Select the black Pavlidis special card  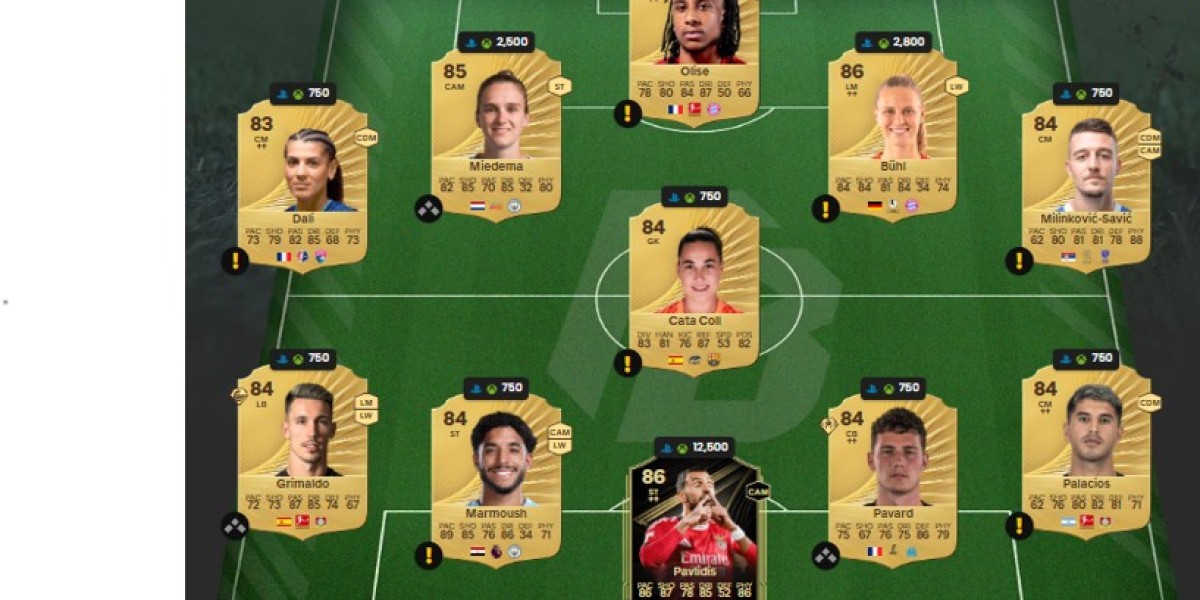click(694, 530)
